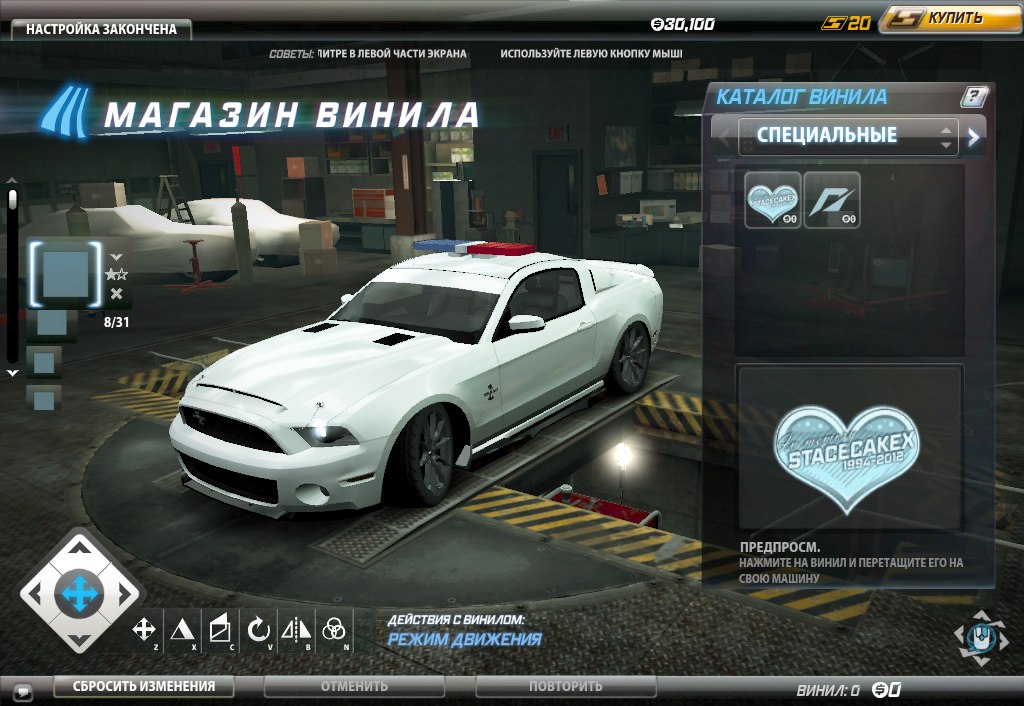The image size is (1024, 706).
Task: Open the vinyl catalog help question mark
Action: 974,97
